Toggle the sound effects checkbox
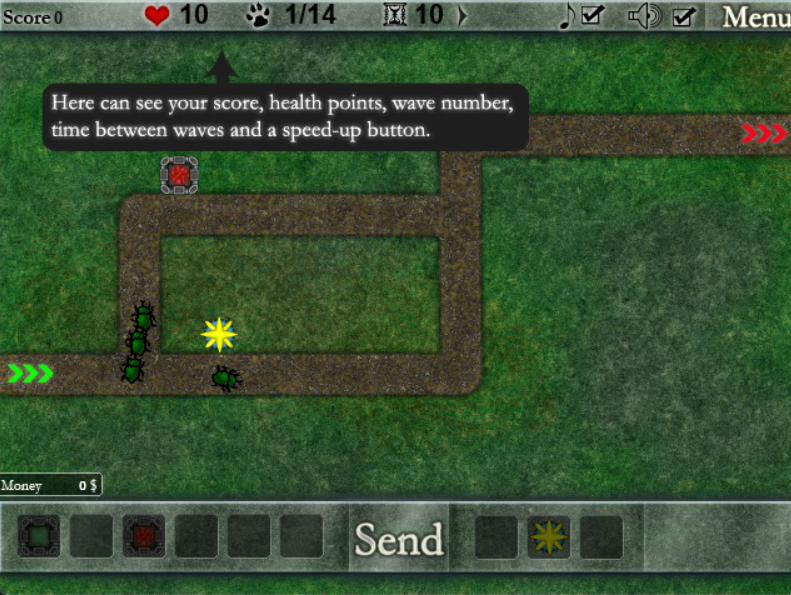The width and height of the screenshot is (791, 595). (x=683, y=16)
